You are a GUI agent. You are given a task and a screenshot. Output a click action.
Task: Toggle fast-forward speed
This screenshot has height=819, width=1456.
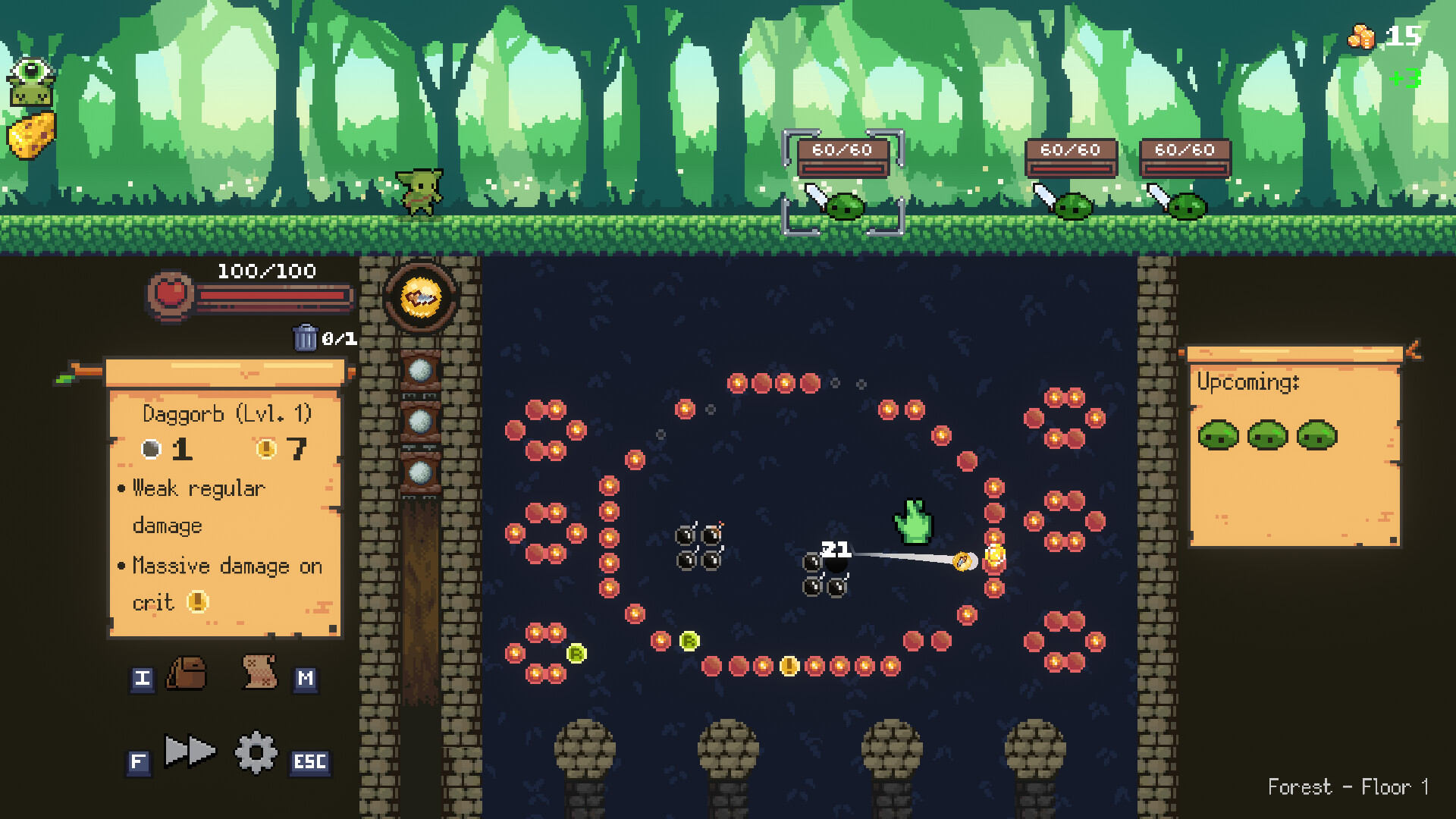click(x=190, y=752)
